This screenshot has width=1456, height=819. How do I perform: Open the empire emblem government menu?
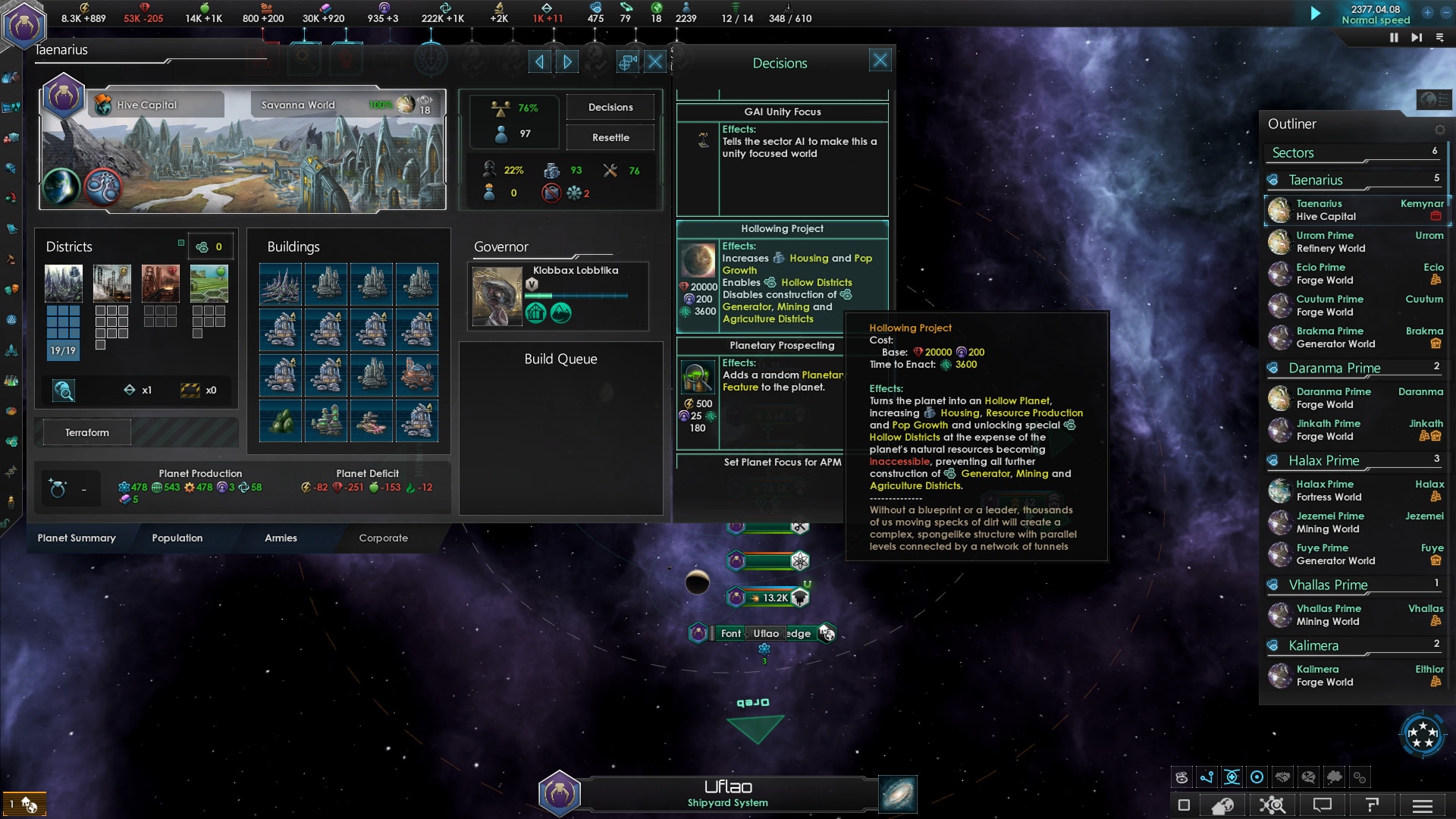click(x=24, y=24)
